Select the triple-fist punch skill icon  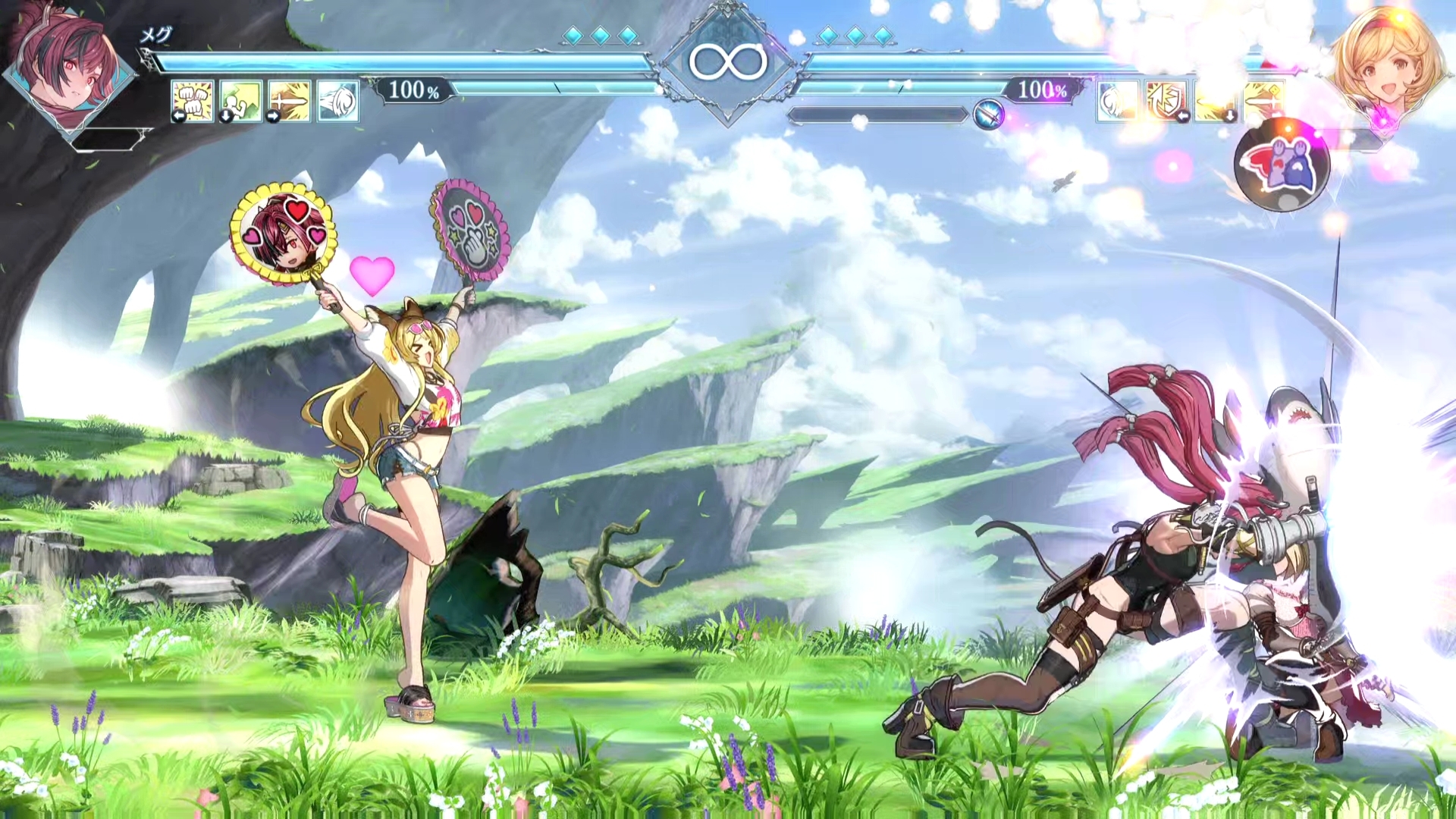(x=192, y=101)
